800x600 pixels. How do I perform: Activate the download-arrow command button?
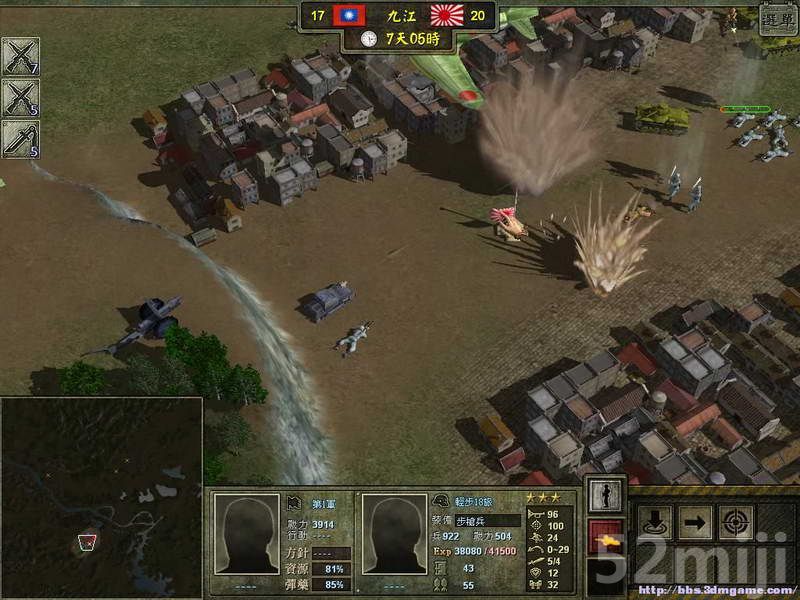656,522
